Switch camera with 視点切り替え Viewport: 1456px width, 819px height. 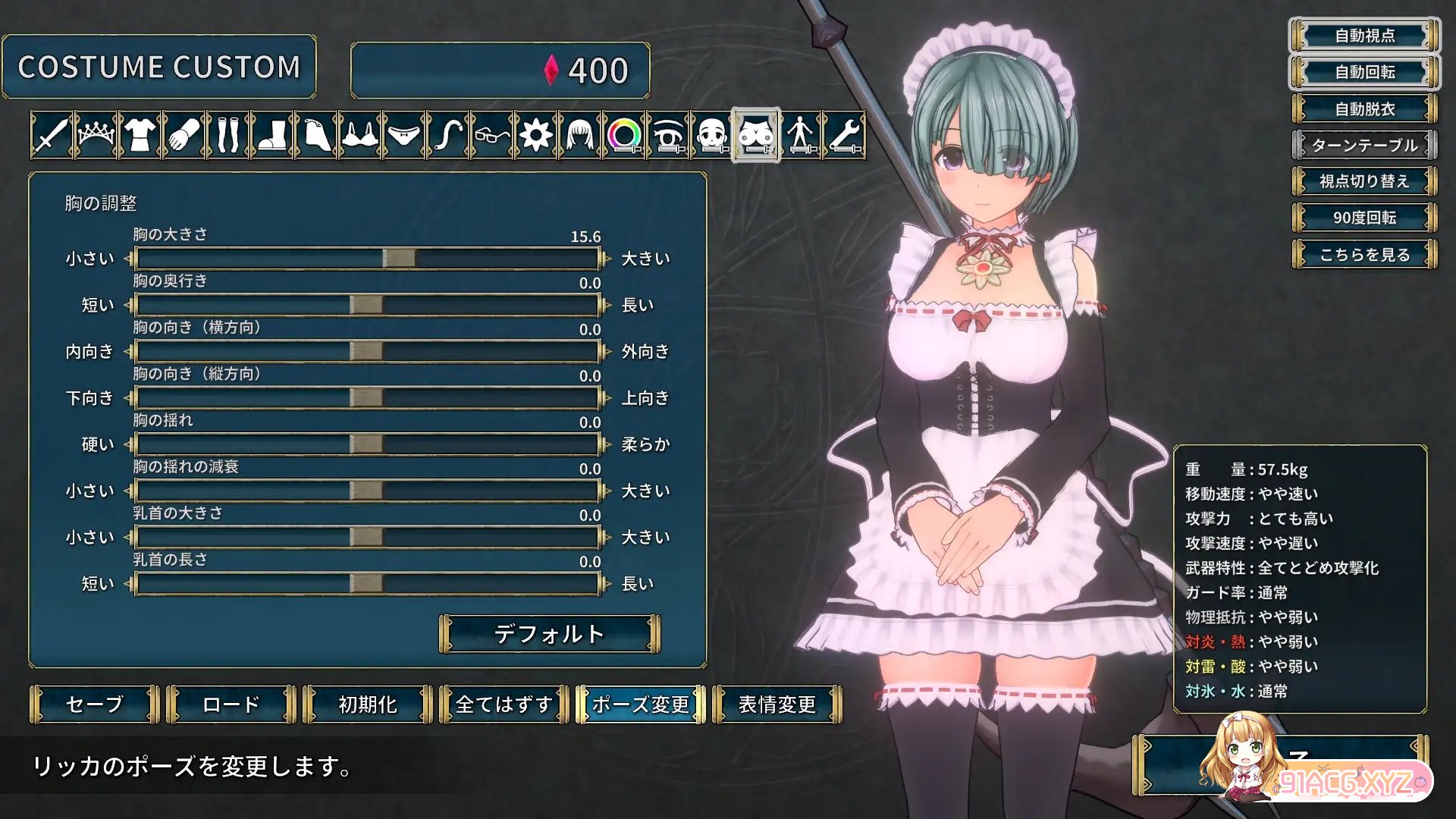1365,181
